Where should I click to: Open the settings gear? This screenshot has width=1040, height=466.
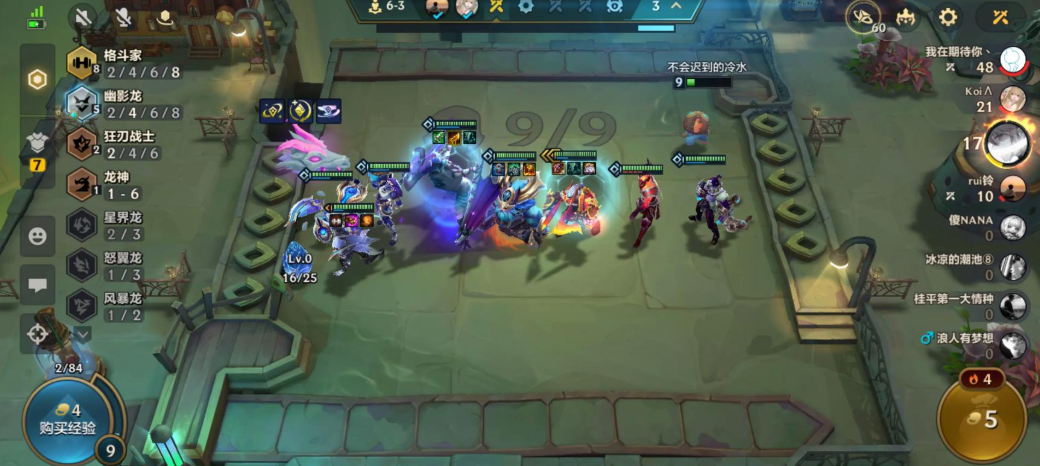[x=948, y=17]
